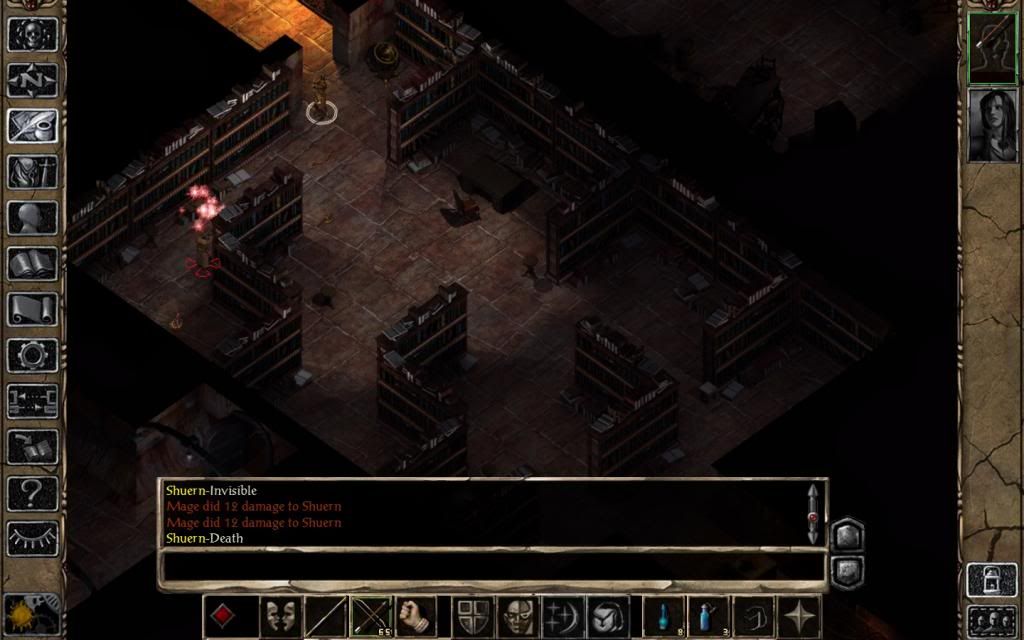1024x640 pixels.
Task: Open the inventory screen from the sidebar
Action: click(32, 171)
